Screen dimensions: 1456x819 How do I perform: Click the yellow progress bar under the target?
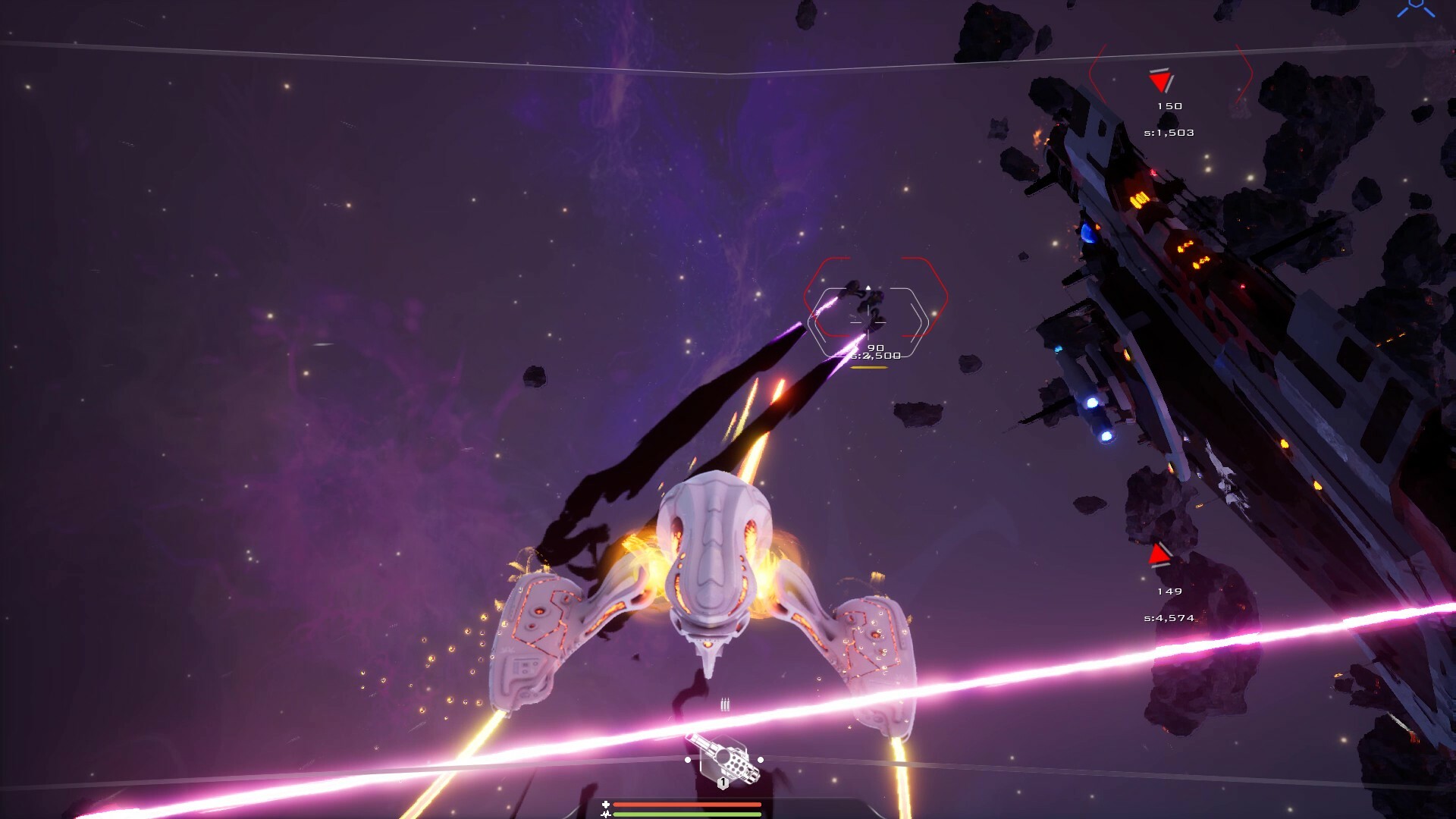point(869,368)
